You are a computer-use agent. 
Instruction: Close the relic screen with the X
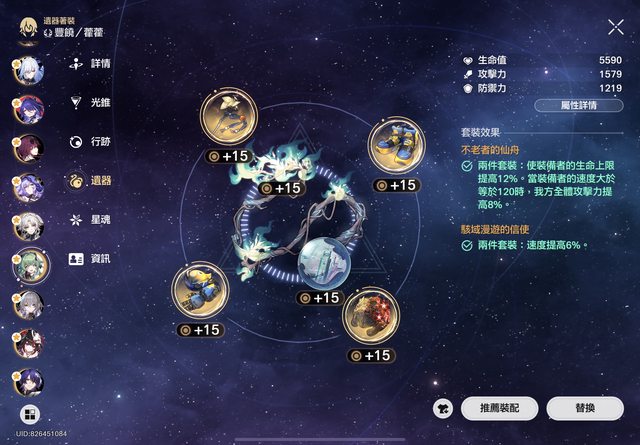615,28
